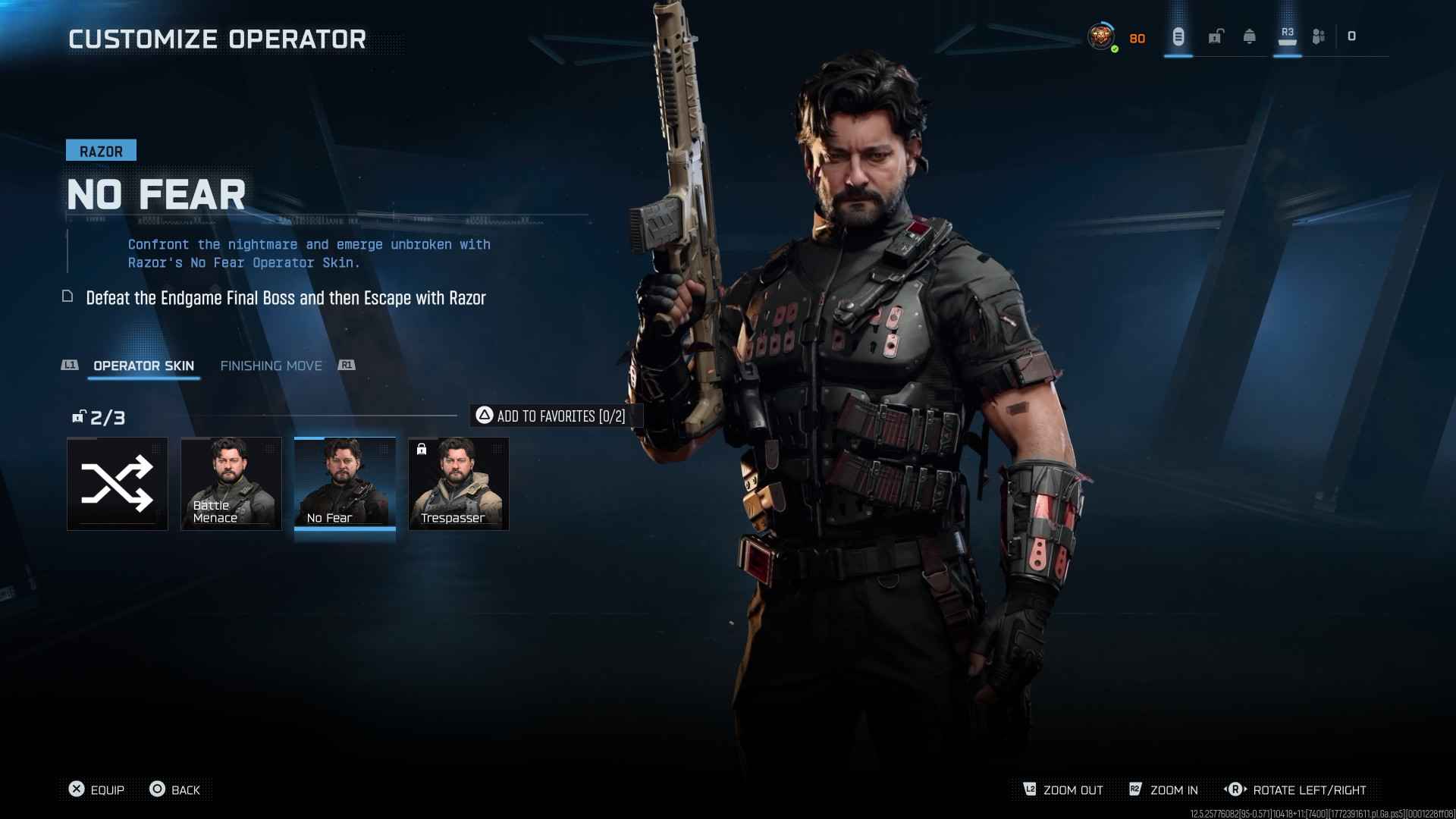Select the Battle Menace operator skin
This screenshot has height=819, width=1456.
(x=231, y=484)
